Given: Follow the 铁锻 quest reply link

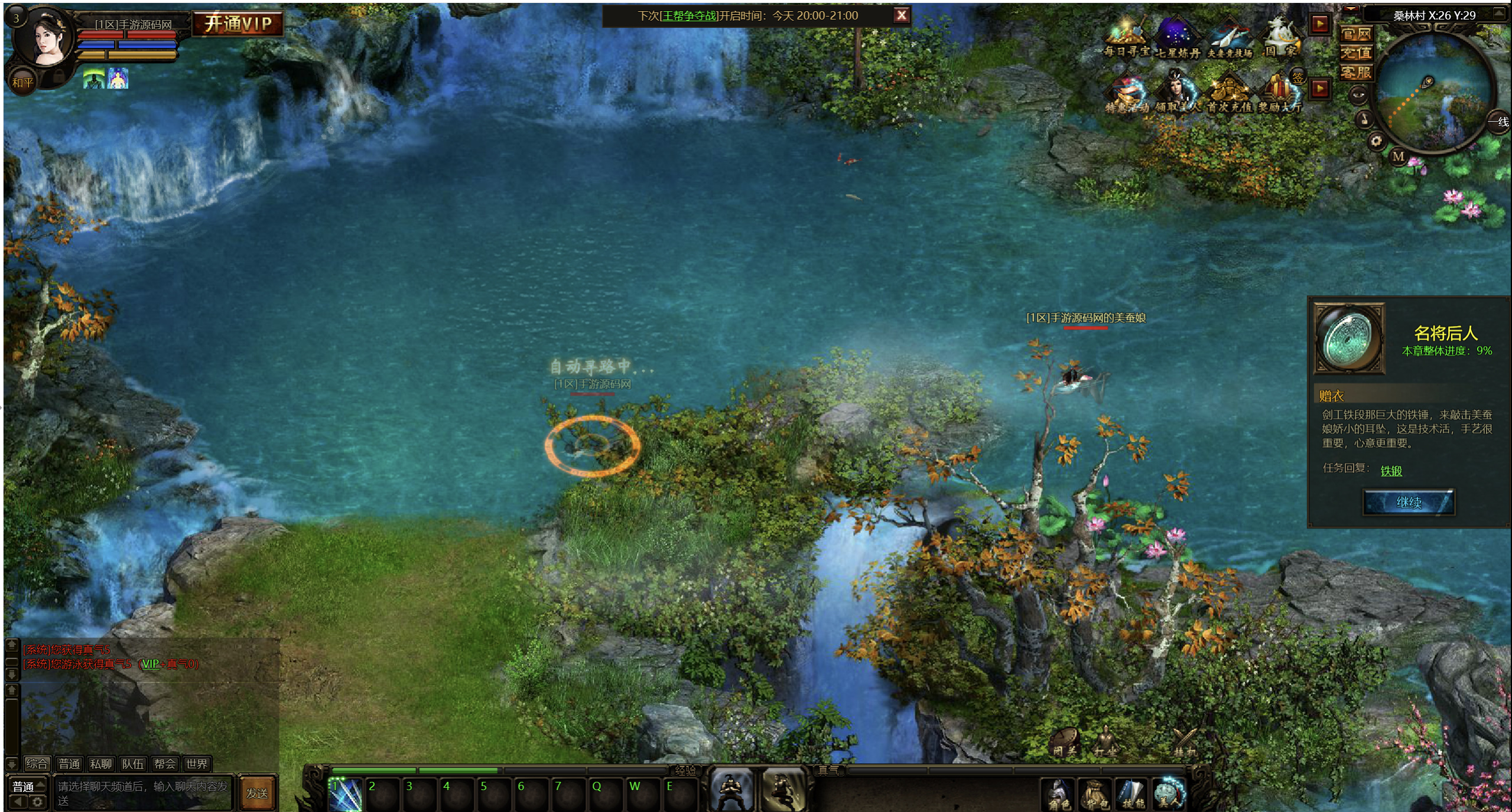Looking at the screenshot, I should point(1391,471).
